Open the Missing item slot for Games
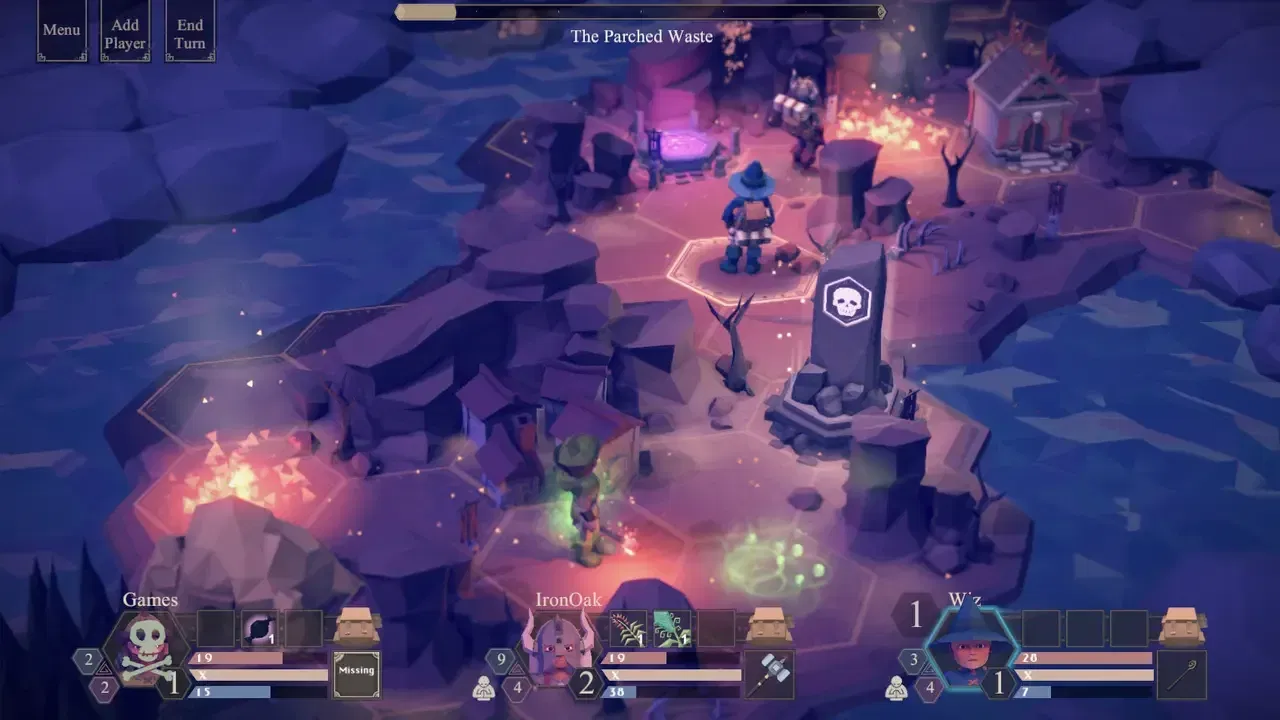 coord(355,674)
